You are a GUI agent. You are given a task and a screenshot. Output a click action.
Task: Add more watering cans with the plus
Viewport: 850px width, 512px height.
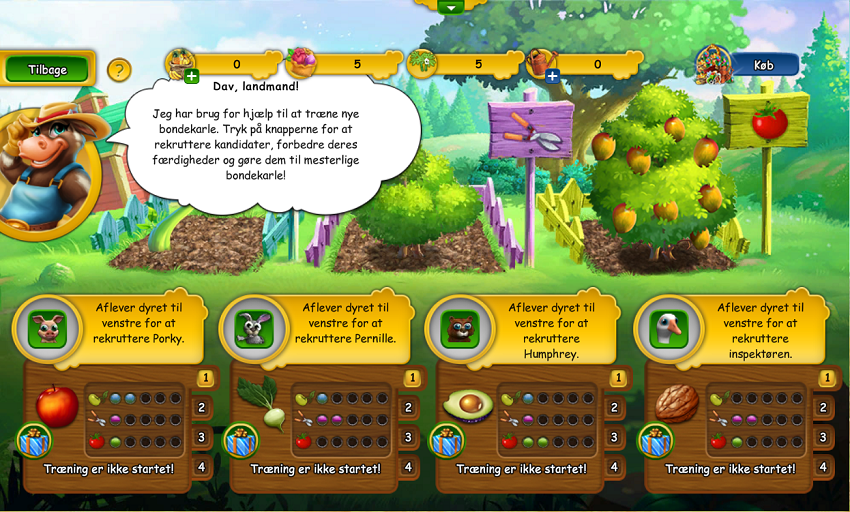552,77
